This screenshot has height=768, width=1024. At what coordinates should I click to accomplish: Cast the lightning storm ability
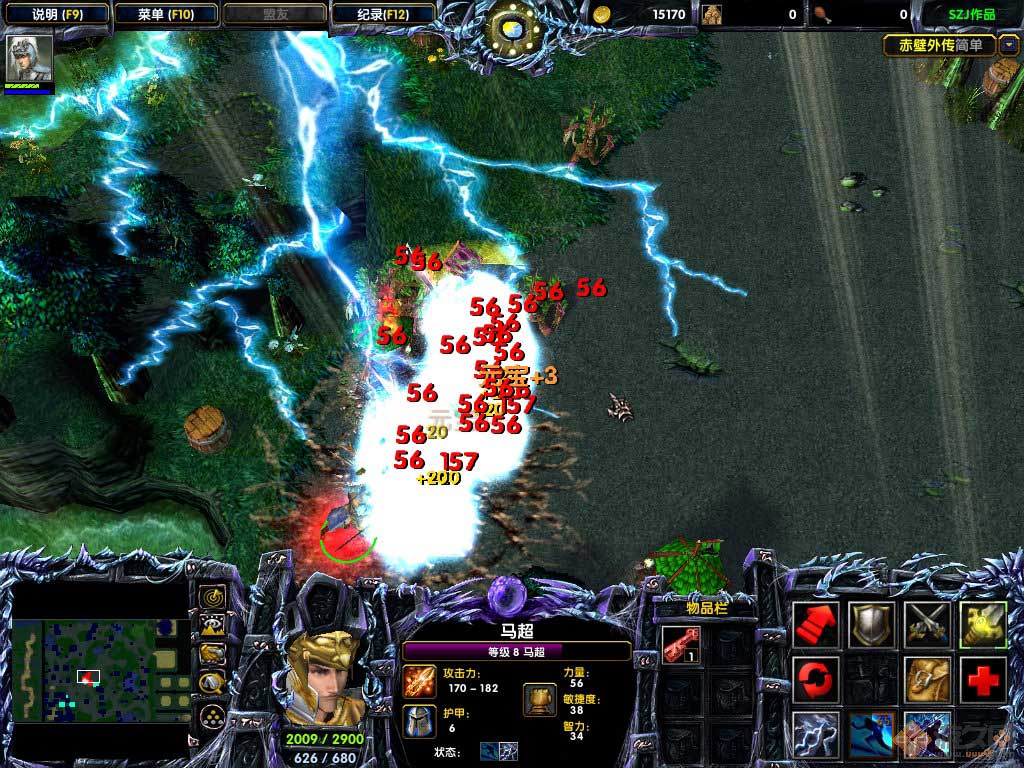(817, 735)
